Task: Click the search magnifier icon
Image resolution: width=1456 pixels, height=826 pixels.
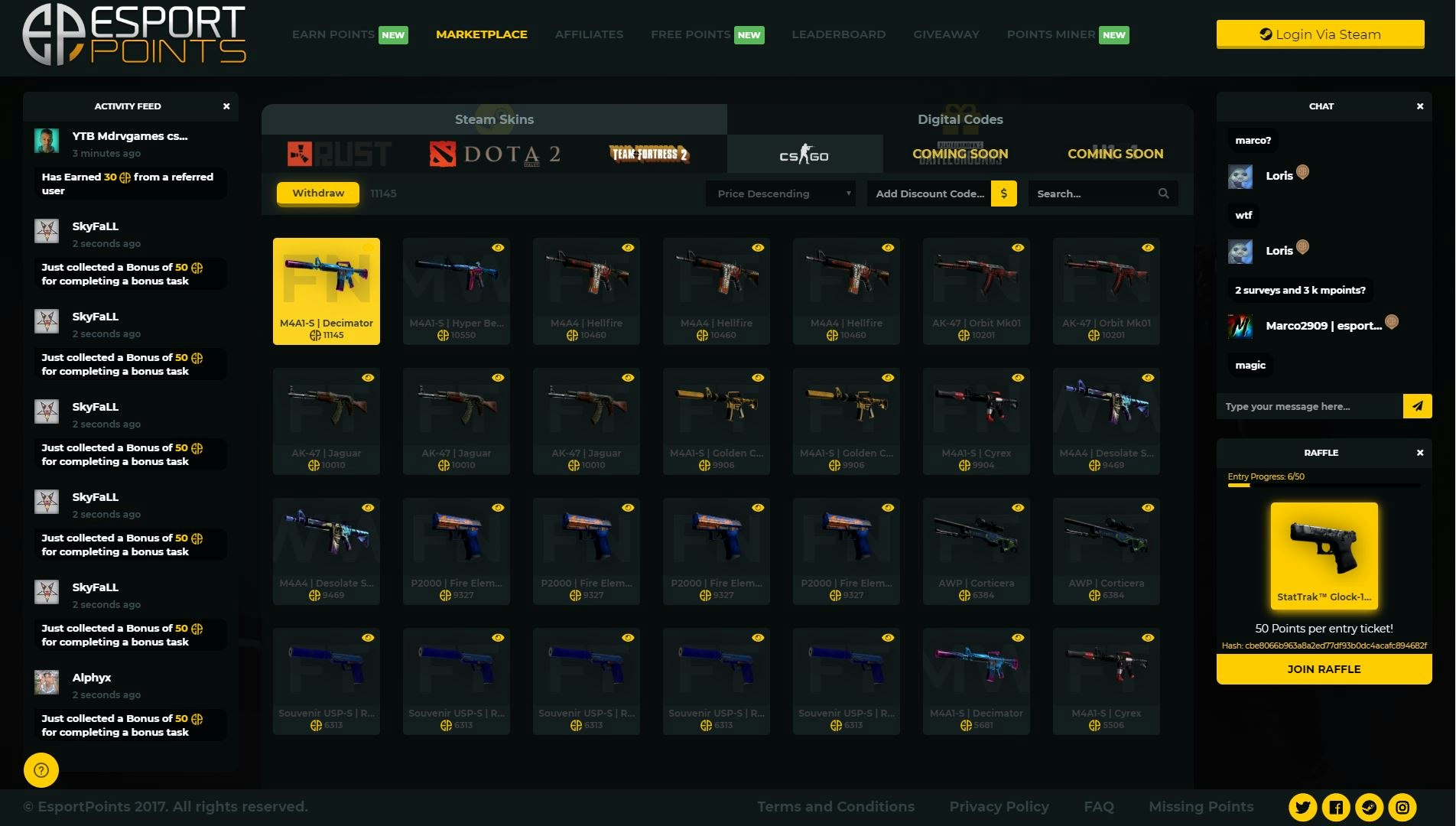Action: (x=1163, y=193)
